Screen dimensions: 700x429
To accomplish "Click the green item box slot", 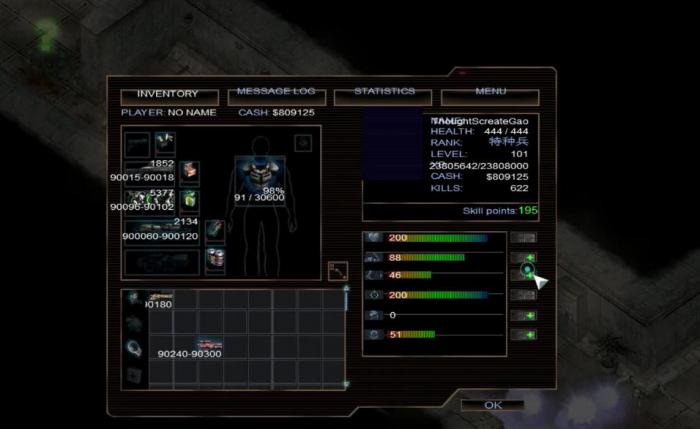I will (189, 201).
